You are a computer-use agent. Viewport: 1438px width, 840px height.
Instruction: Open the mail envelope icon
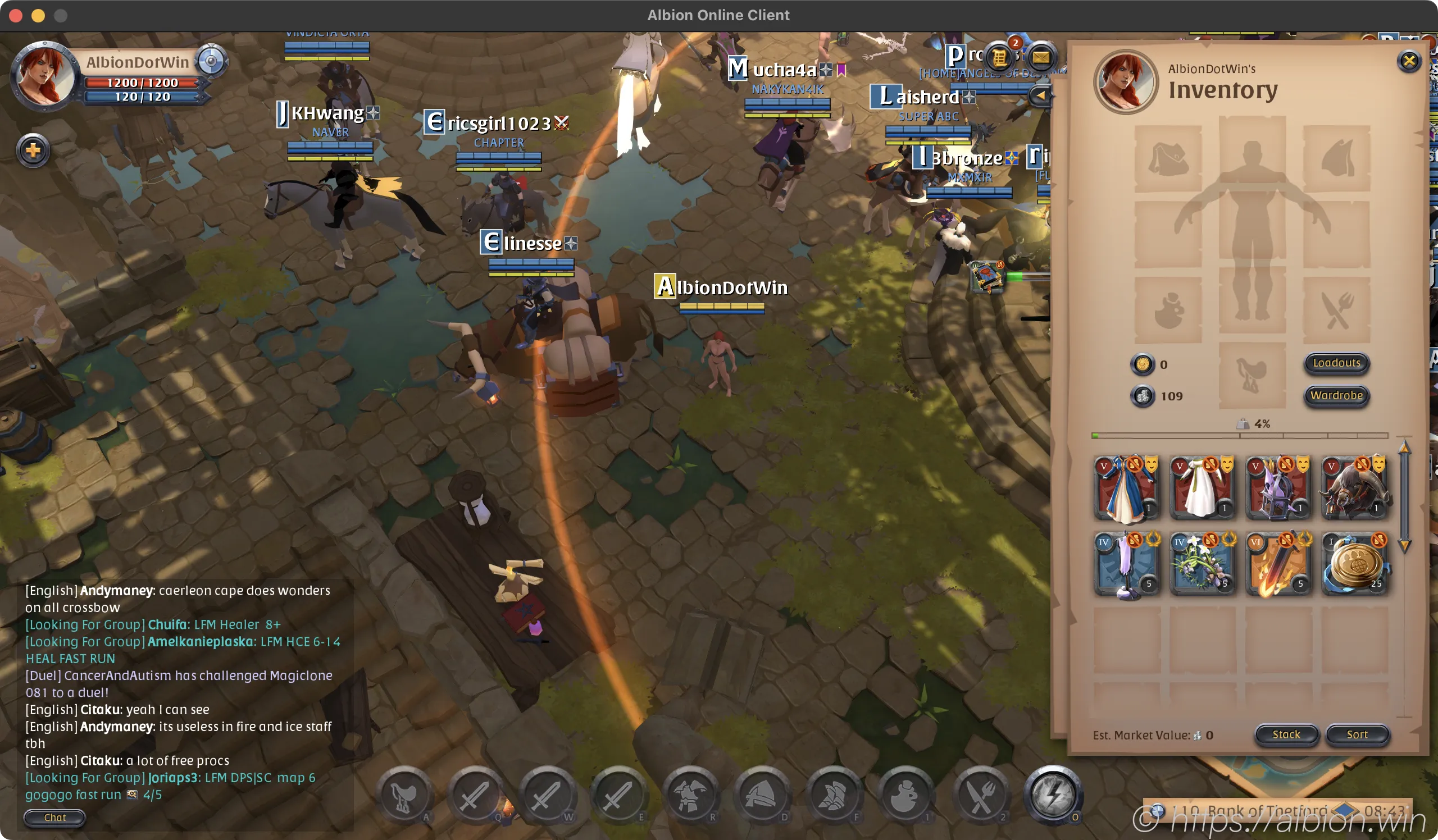click(x=1040, y=58)
